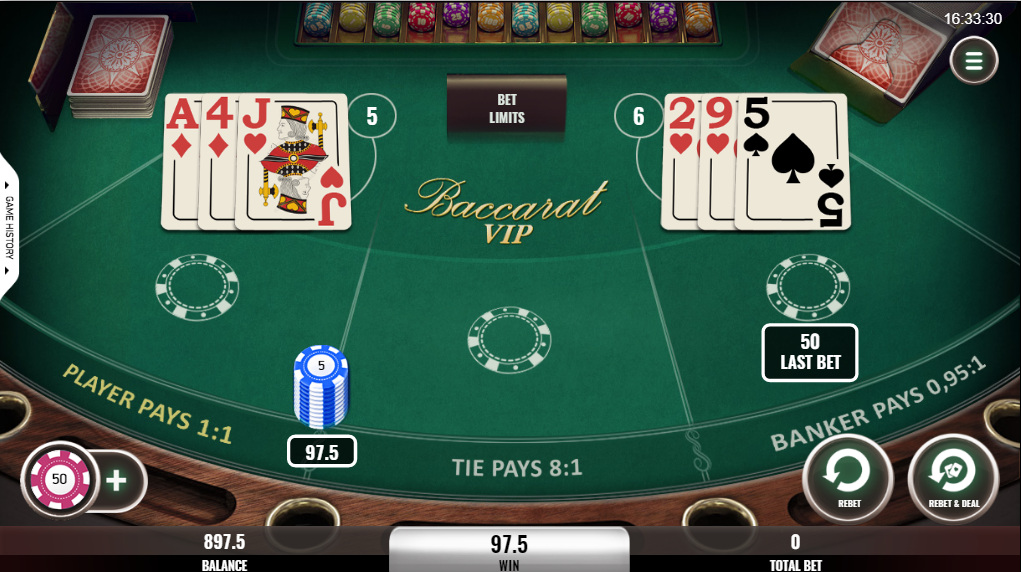Increase chip value with the plus button

(117, 480)
